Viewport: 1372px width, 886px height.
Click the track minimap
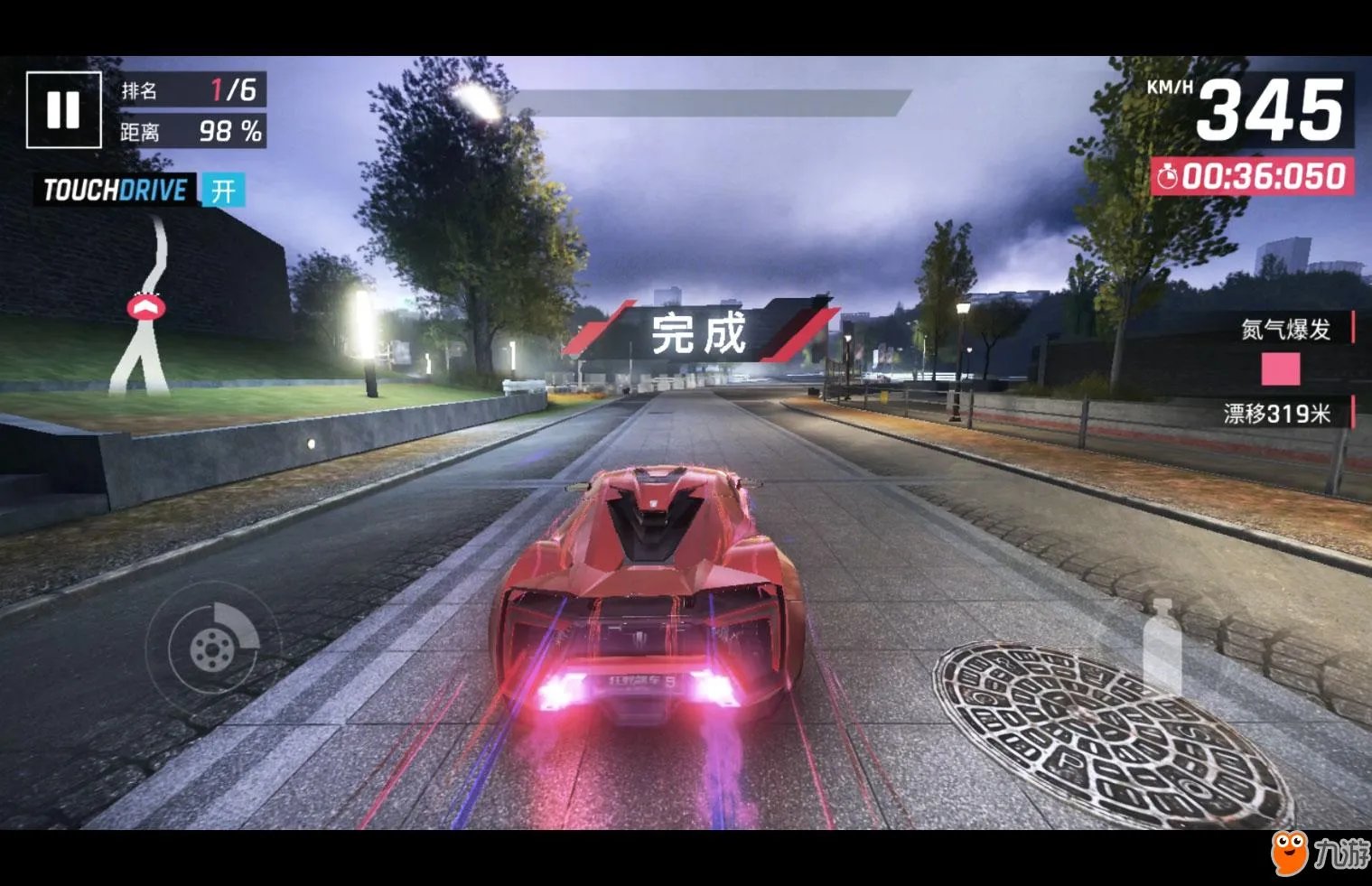(x=145, y=307)
